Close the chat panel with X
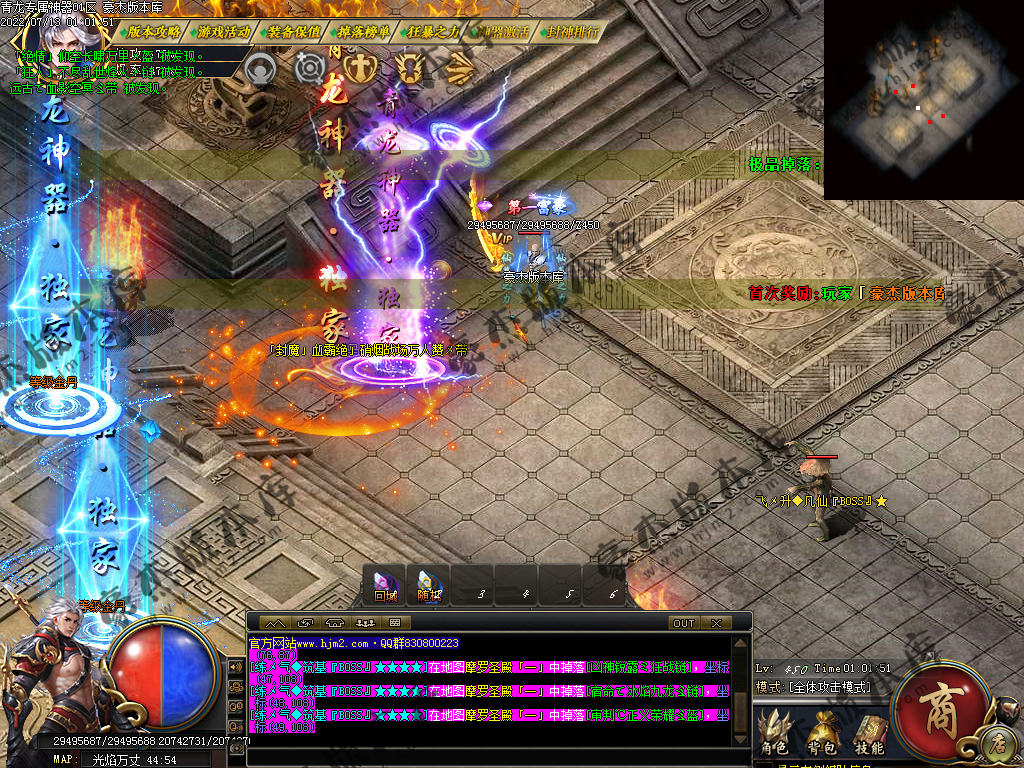1024x768 pixels. pyautogui.click(x=716, y=623)
